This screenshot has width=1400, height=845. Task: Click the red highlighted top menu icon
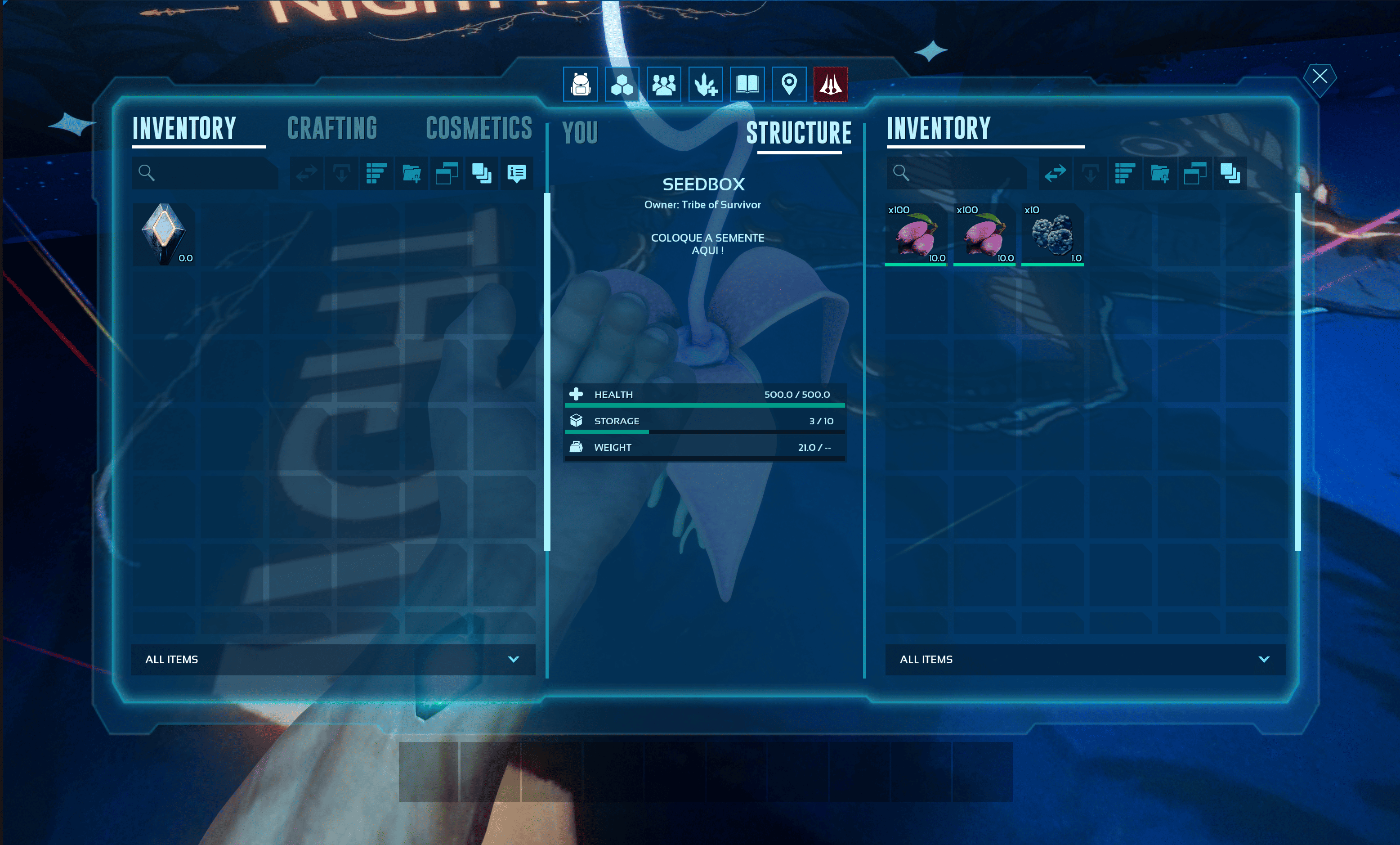click(830, 85)
